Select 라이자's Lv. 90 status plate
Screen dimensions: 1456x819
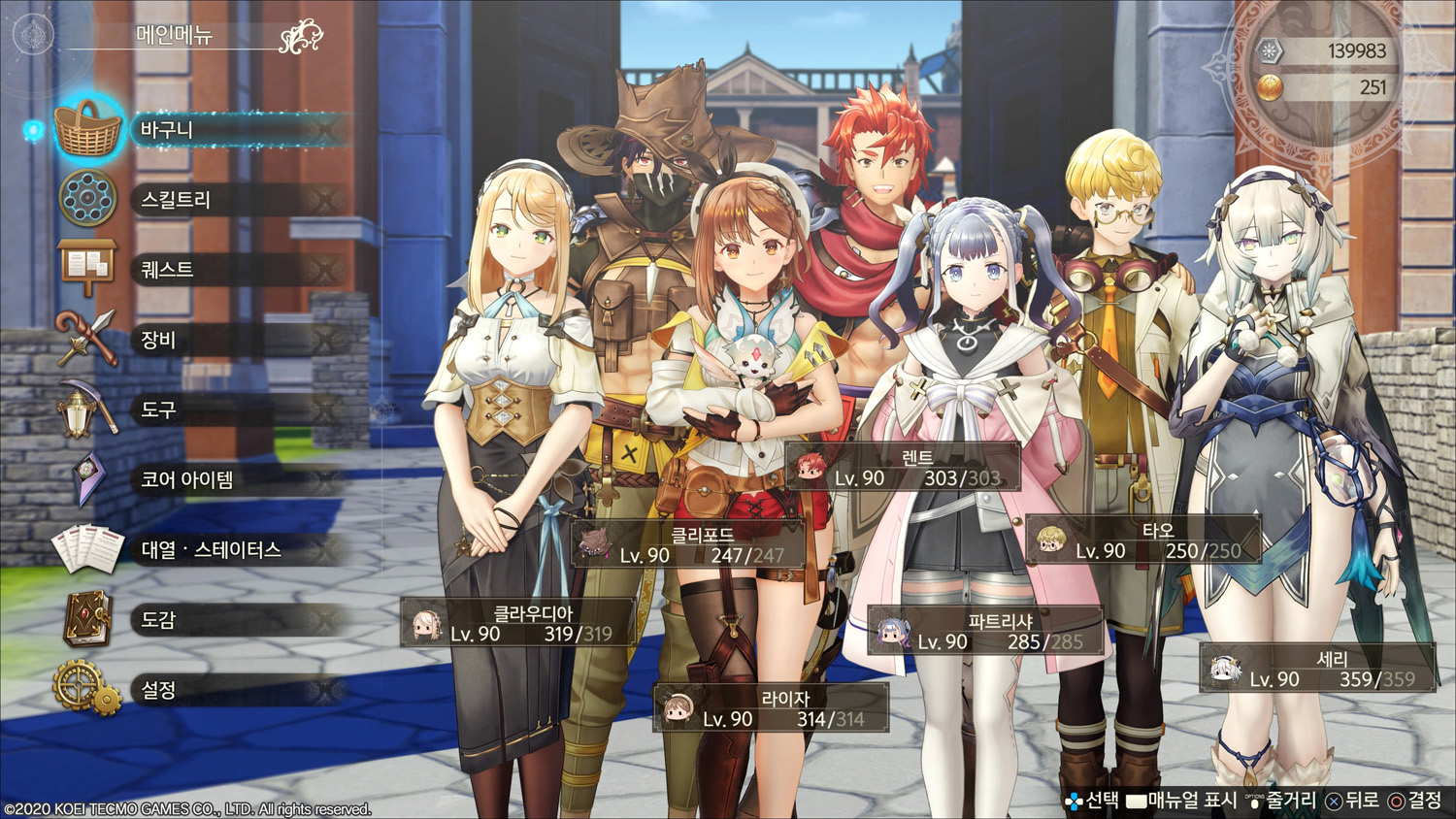(x=772, y=708)
